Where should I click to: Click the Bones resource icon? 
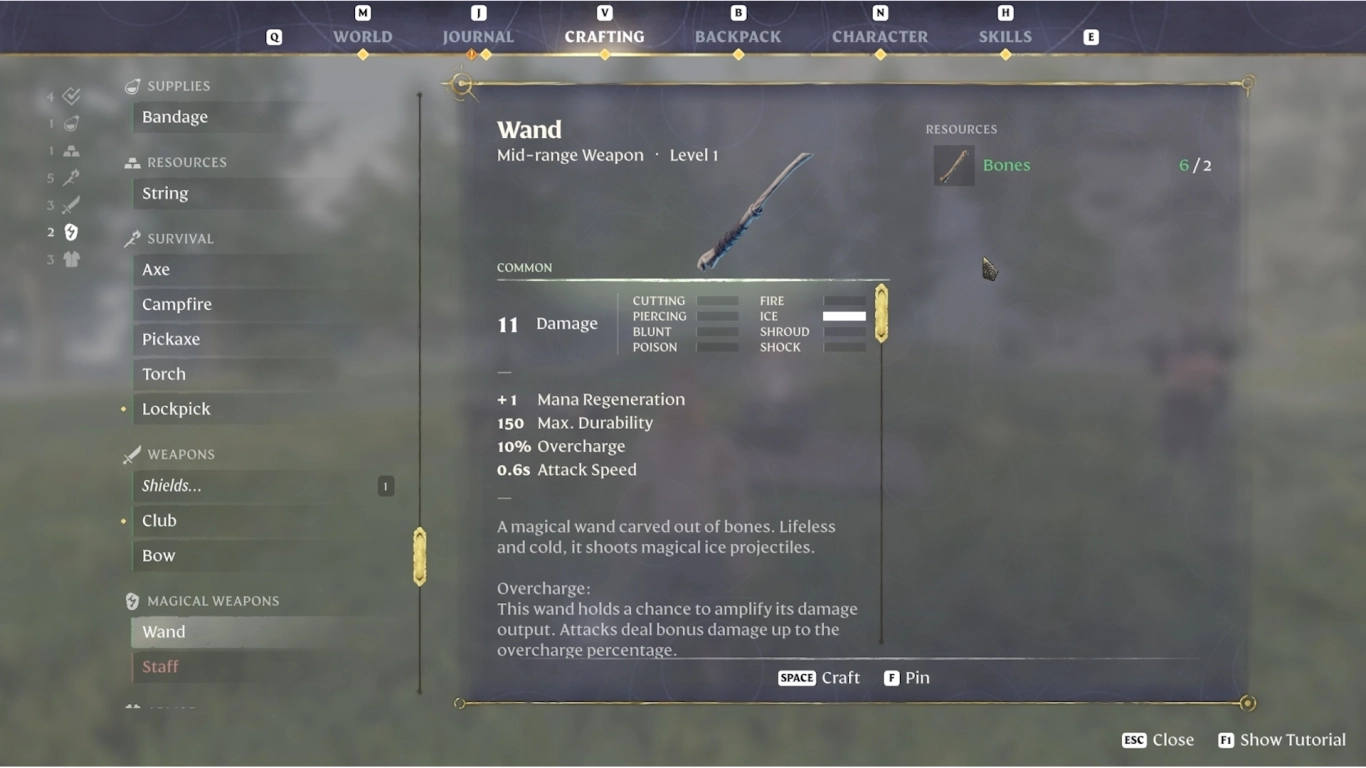click(x=954, y=166)
